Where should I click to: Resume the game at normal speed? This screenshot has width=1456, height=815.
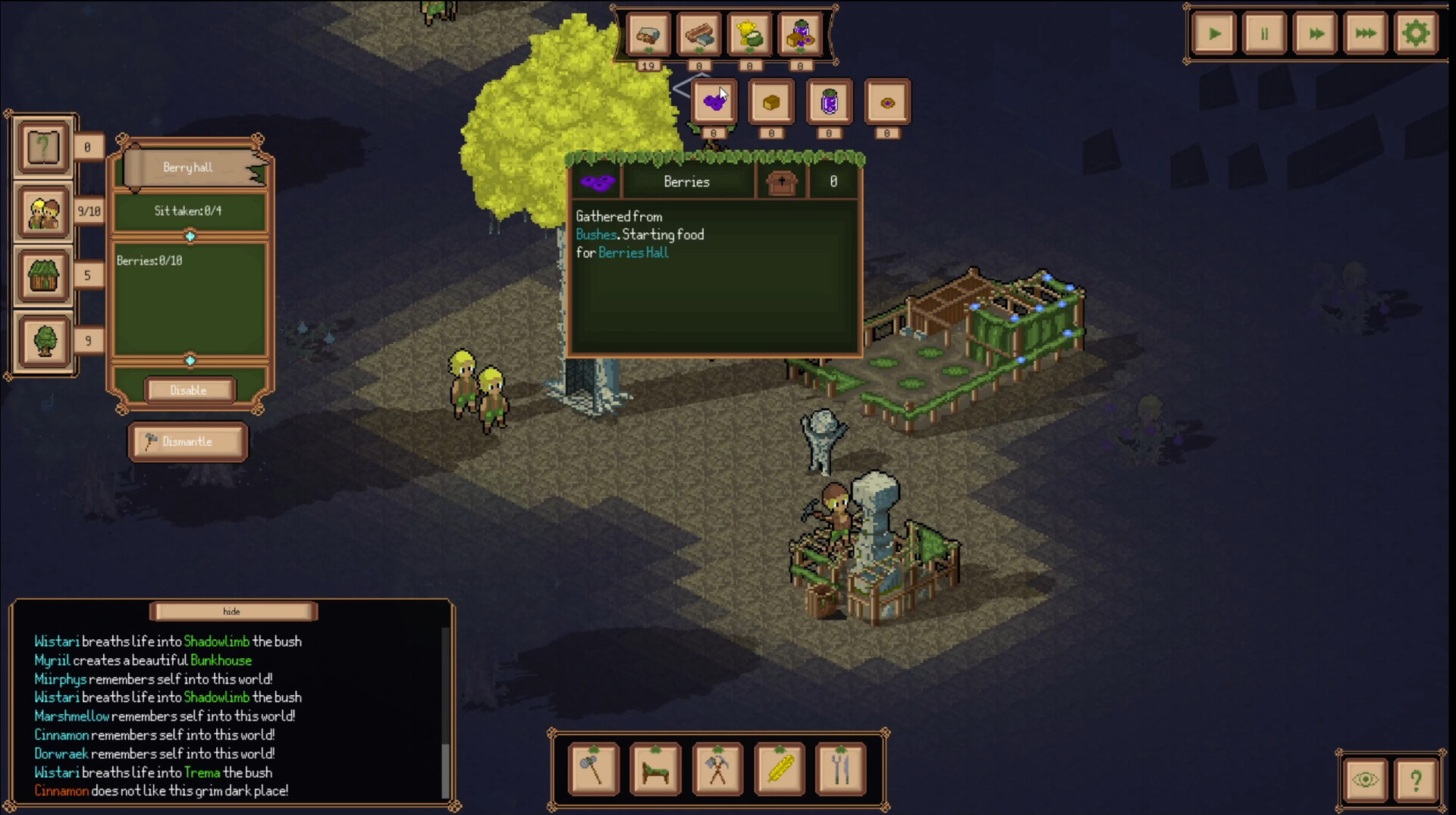click(x=1214, y=34)
